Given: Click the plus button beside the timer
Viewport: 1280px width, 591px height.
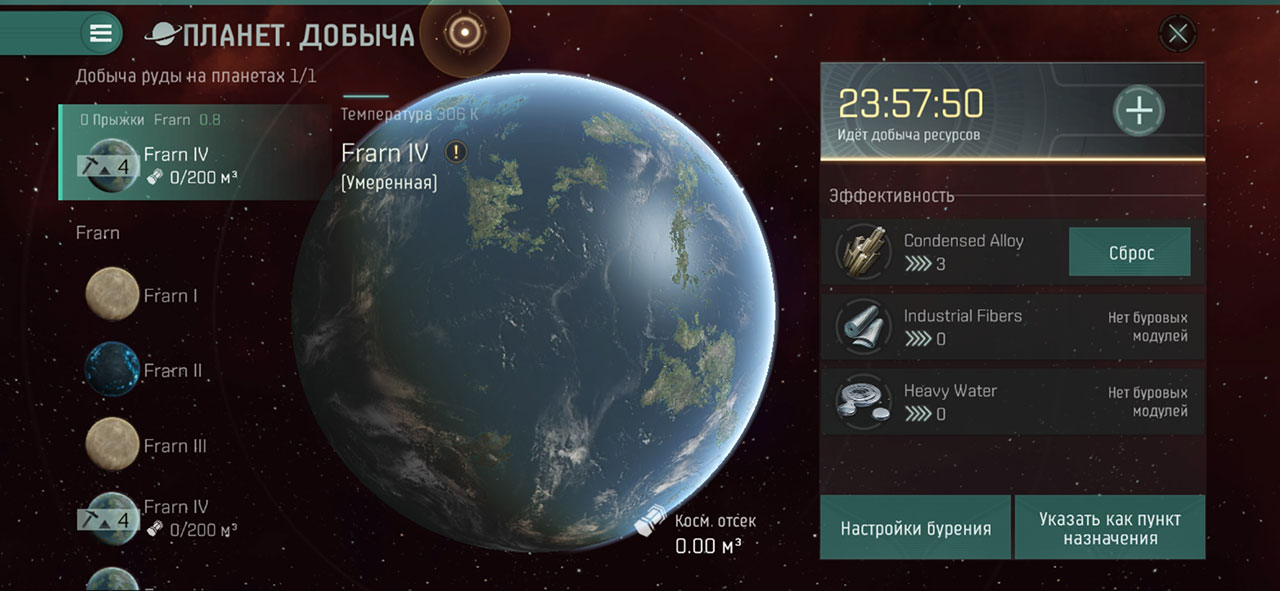Looking at the screenshot, I should click(1138, 110).
